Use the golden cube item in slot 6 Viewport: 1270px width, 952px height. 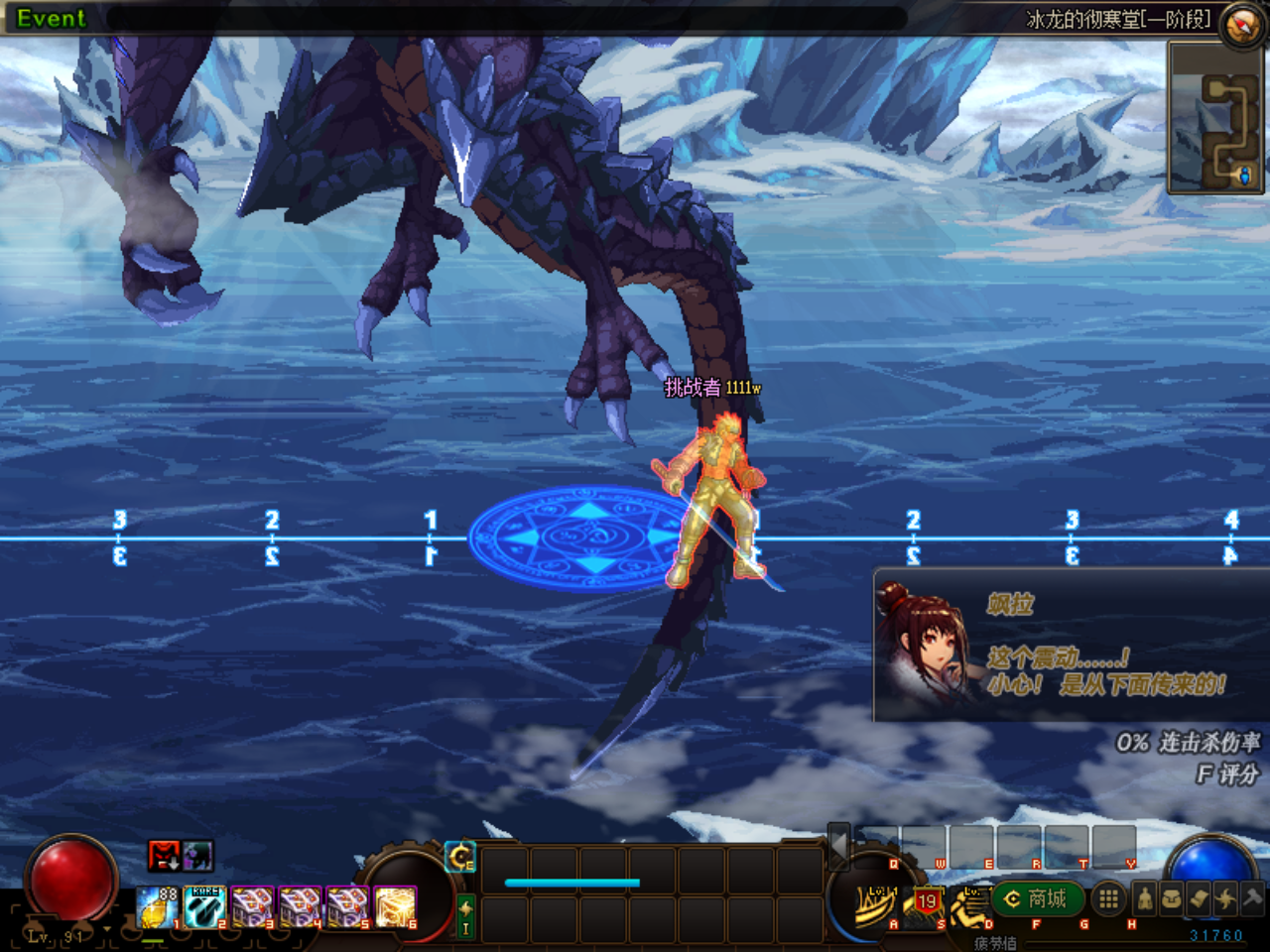click(395, 907)
